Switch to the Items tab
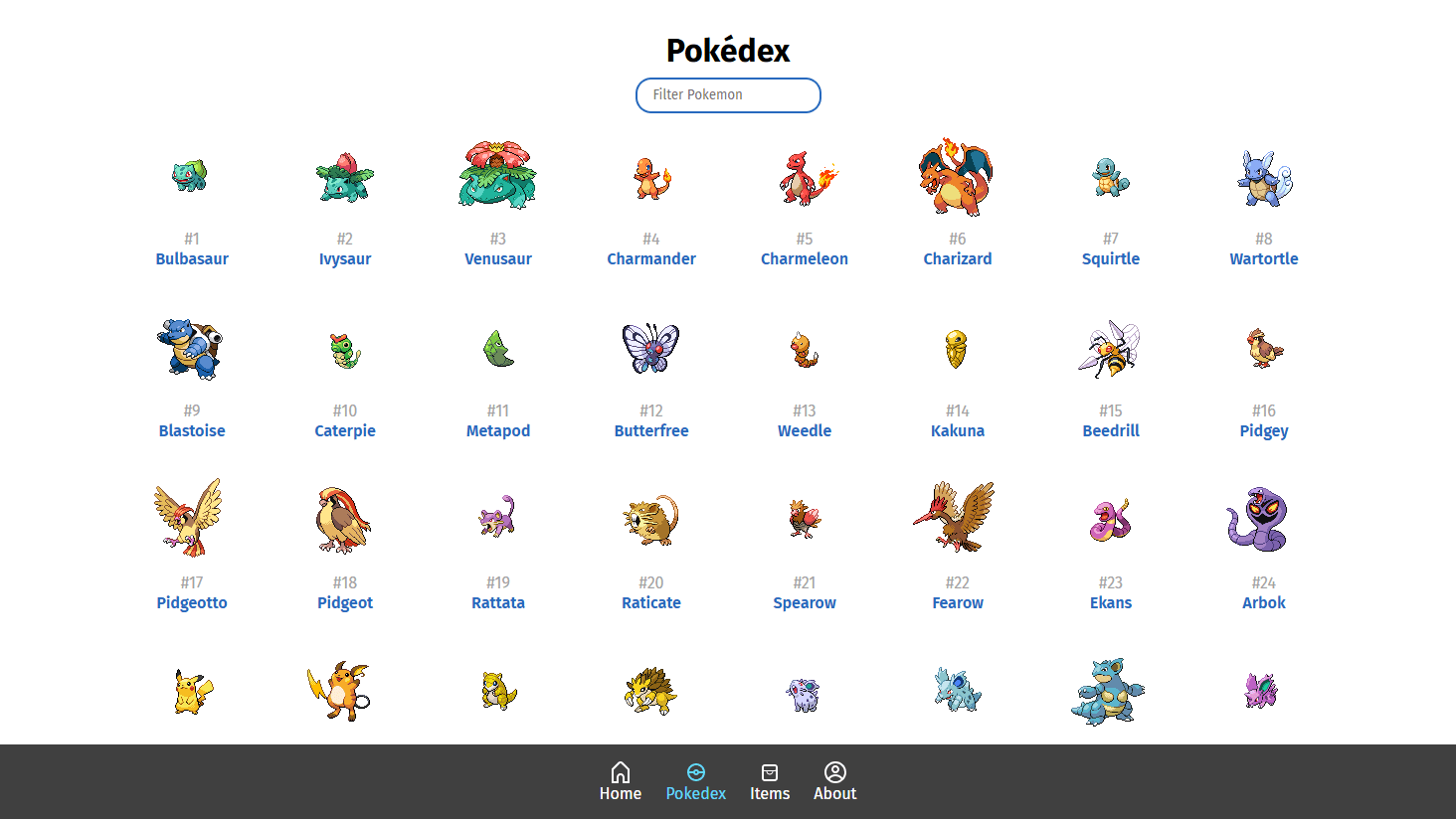Screen dimensions: 1456x819 click(x=770, y=781)
